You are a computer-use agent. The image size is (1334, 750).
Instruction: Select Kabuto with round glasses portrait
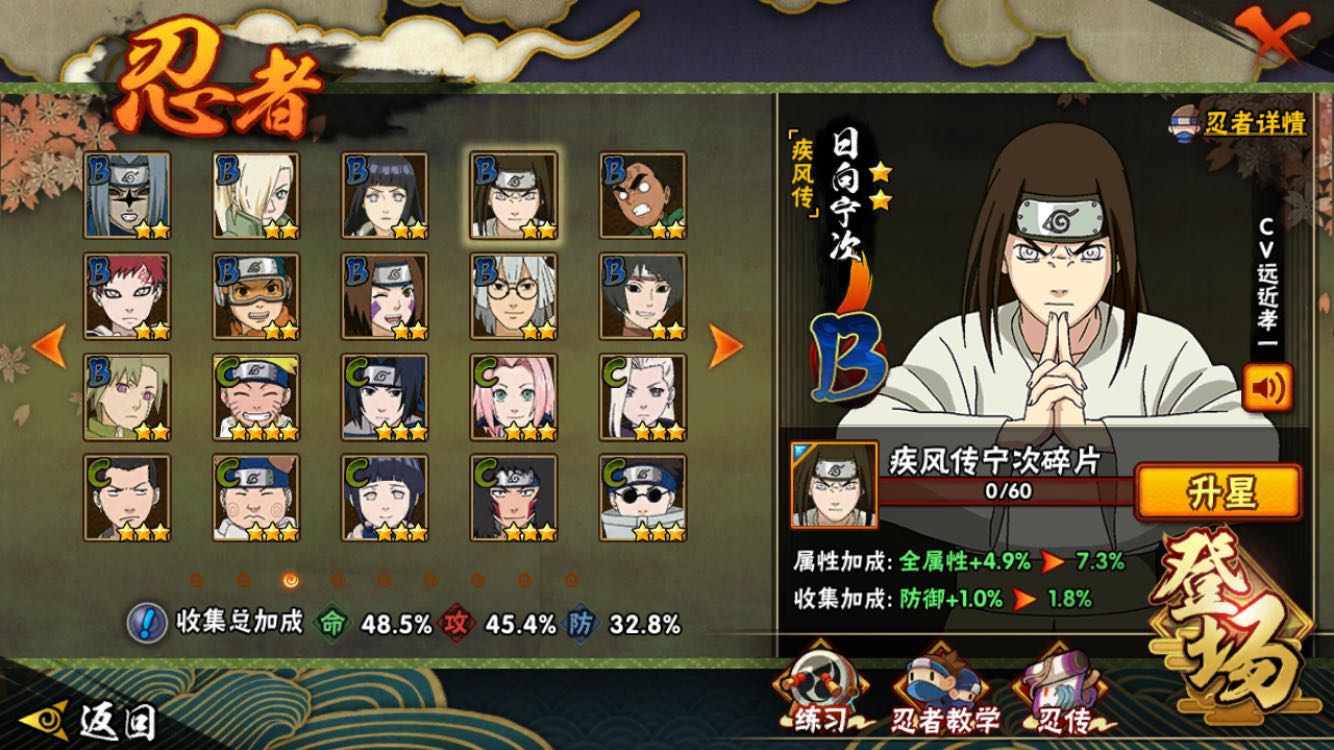(514, 297)
